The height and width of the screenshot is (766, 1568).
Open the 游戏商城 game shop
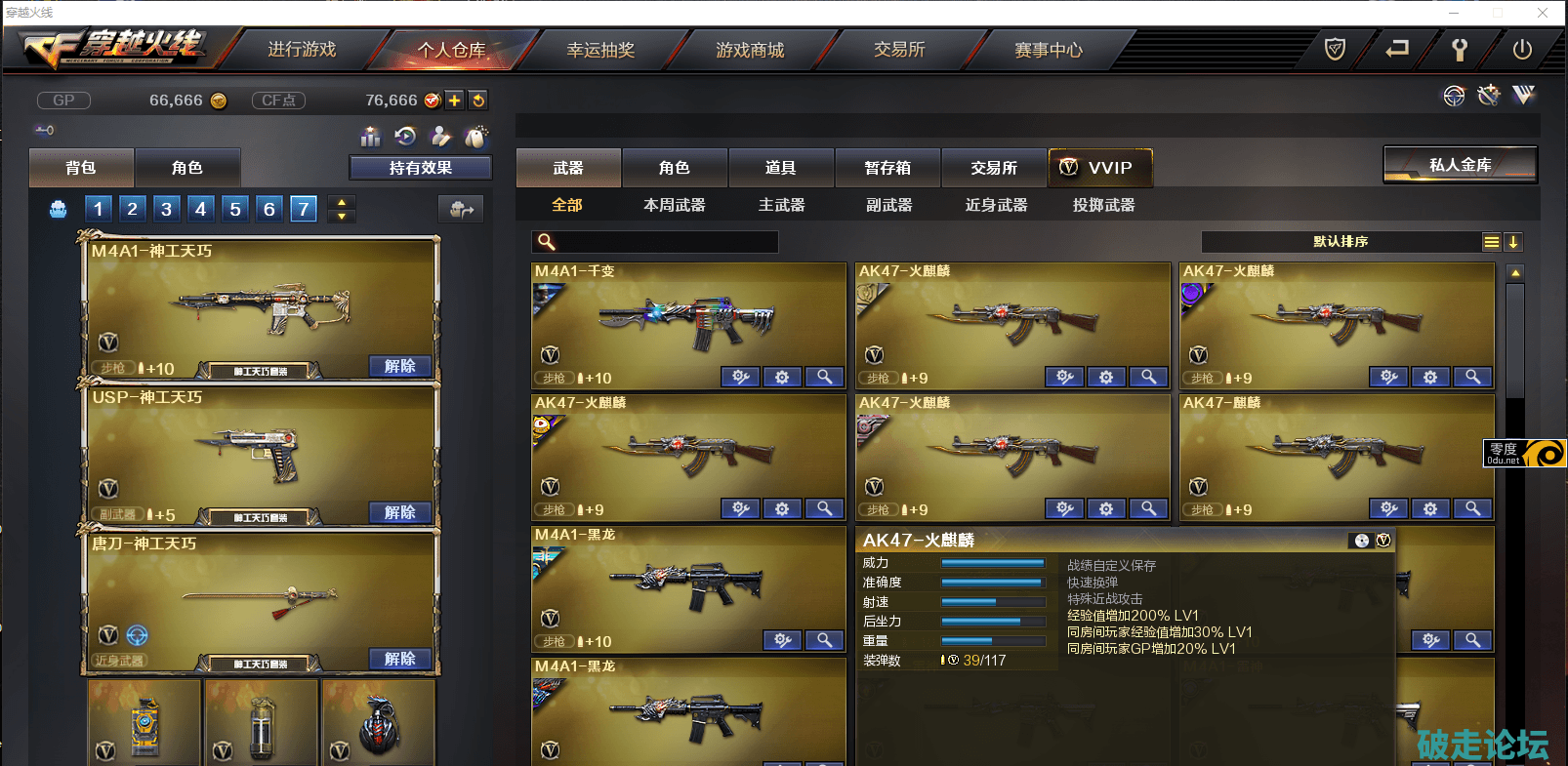click(750, 50)
